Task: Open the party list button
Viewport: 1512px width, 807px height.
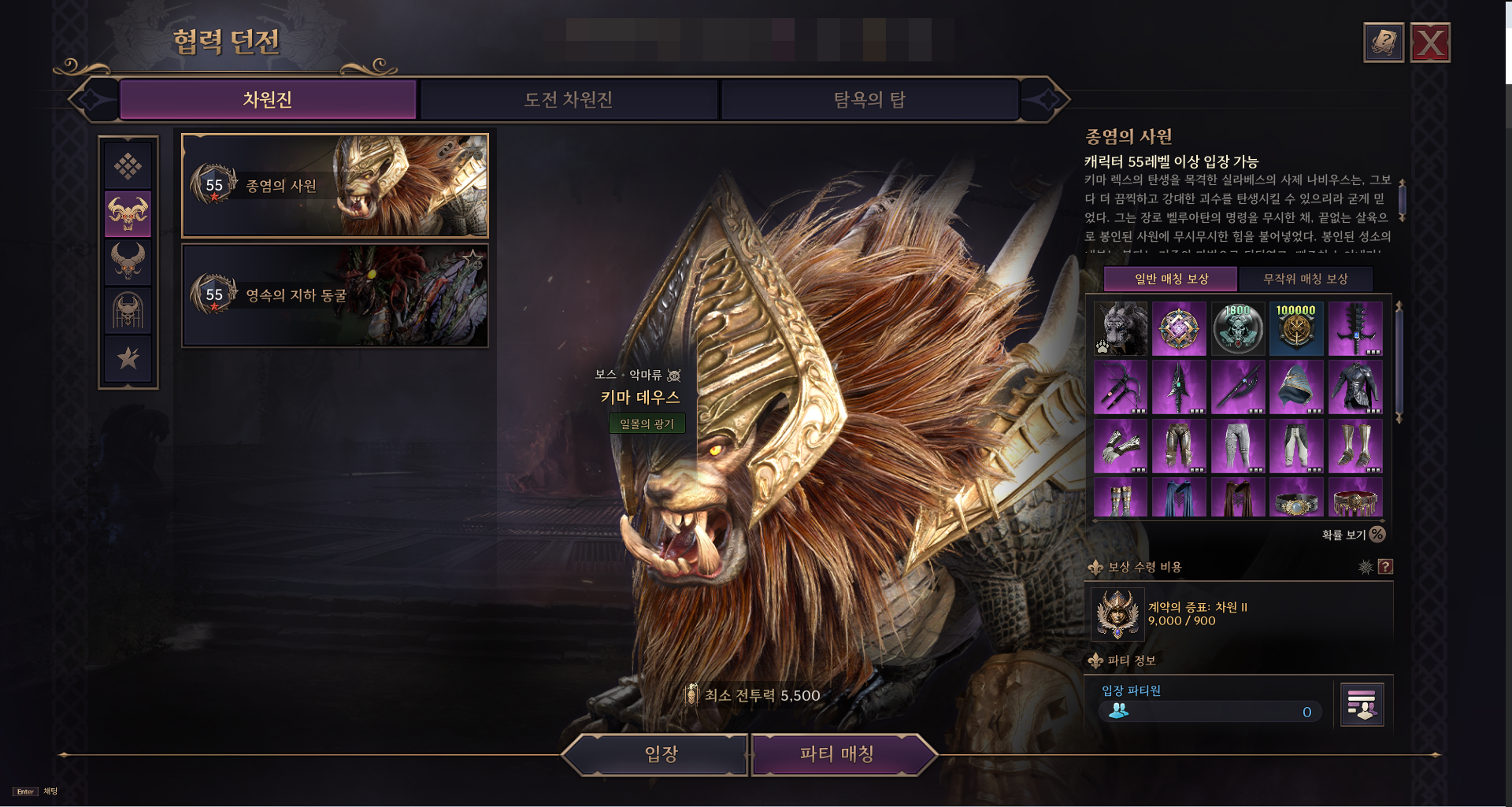Action: point(1362,704)
